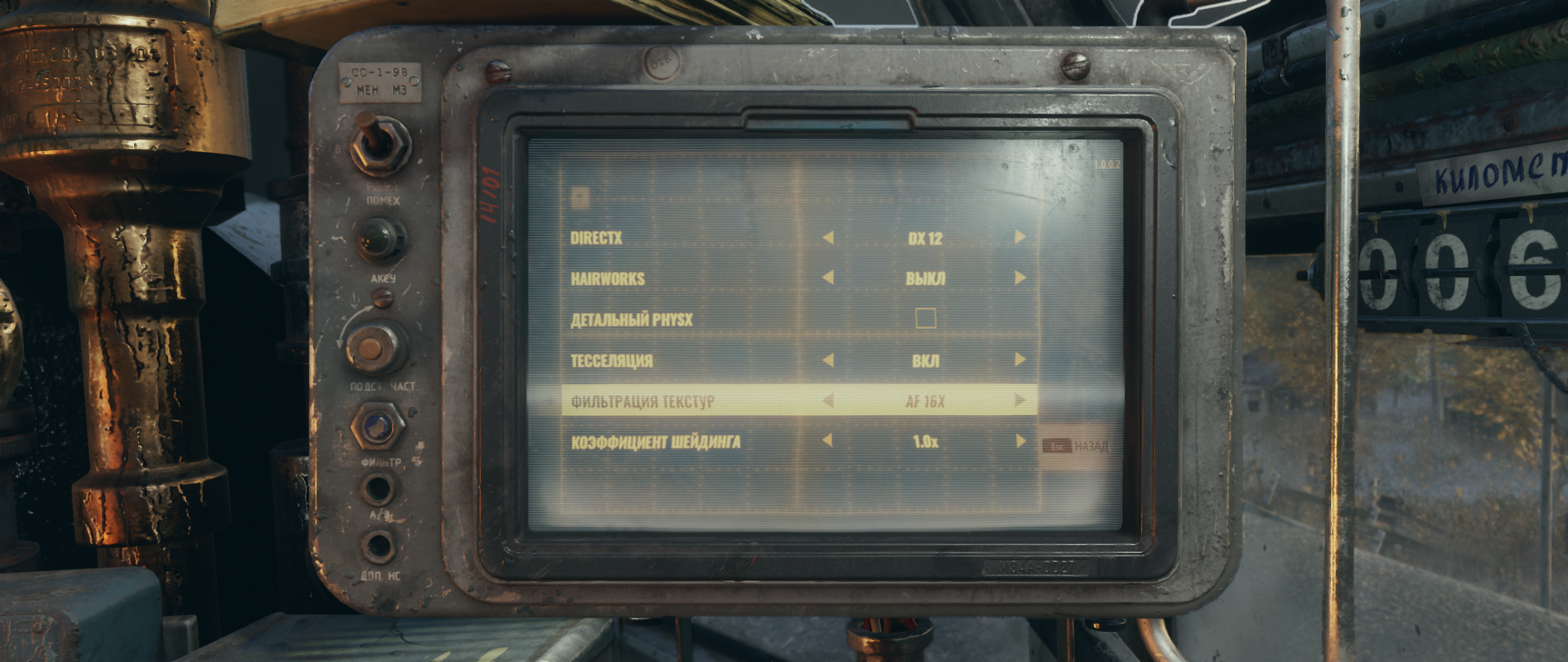Viewport: 1568px width, 662px height.
Task: Decrease Фильтрация текстур from AF 16X
Action: click(828, 401)
